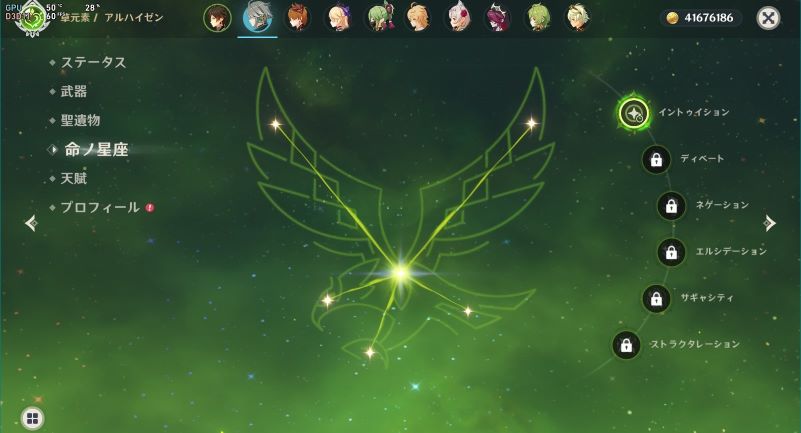
Task: Choose the magenta-haired character portrait
Action: [x=497, y=18]
